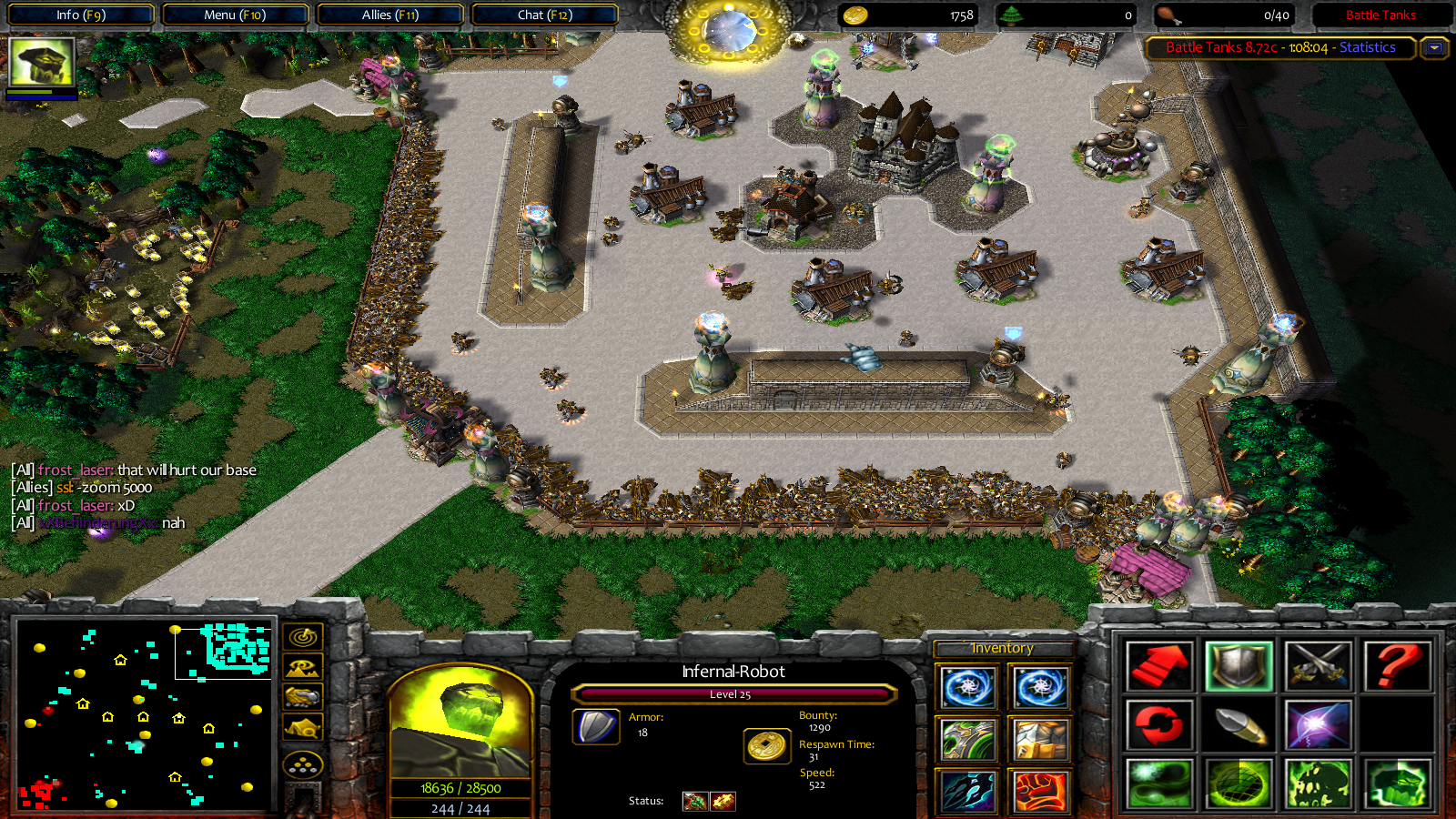The height and width of the screenshot is (819, 1456).
Task: Choose the red Move arrow command
Action: pyautogui.click(x=1158, y=666)
